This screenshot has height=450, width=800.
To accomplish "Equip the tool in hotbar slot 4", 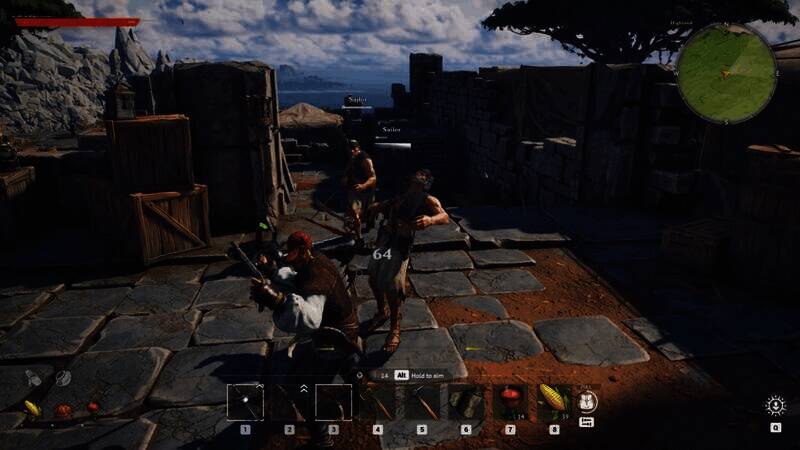I will coord(378,401).
